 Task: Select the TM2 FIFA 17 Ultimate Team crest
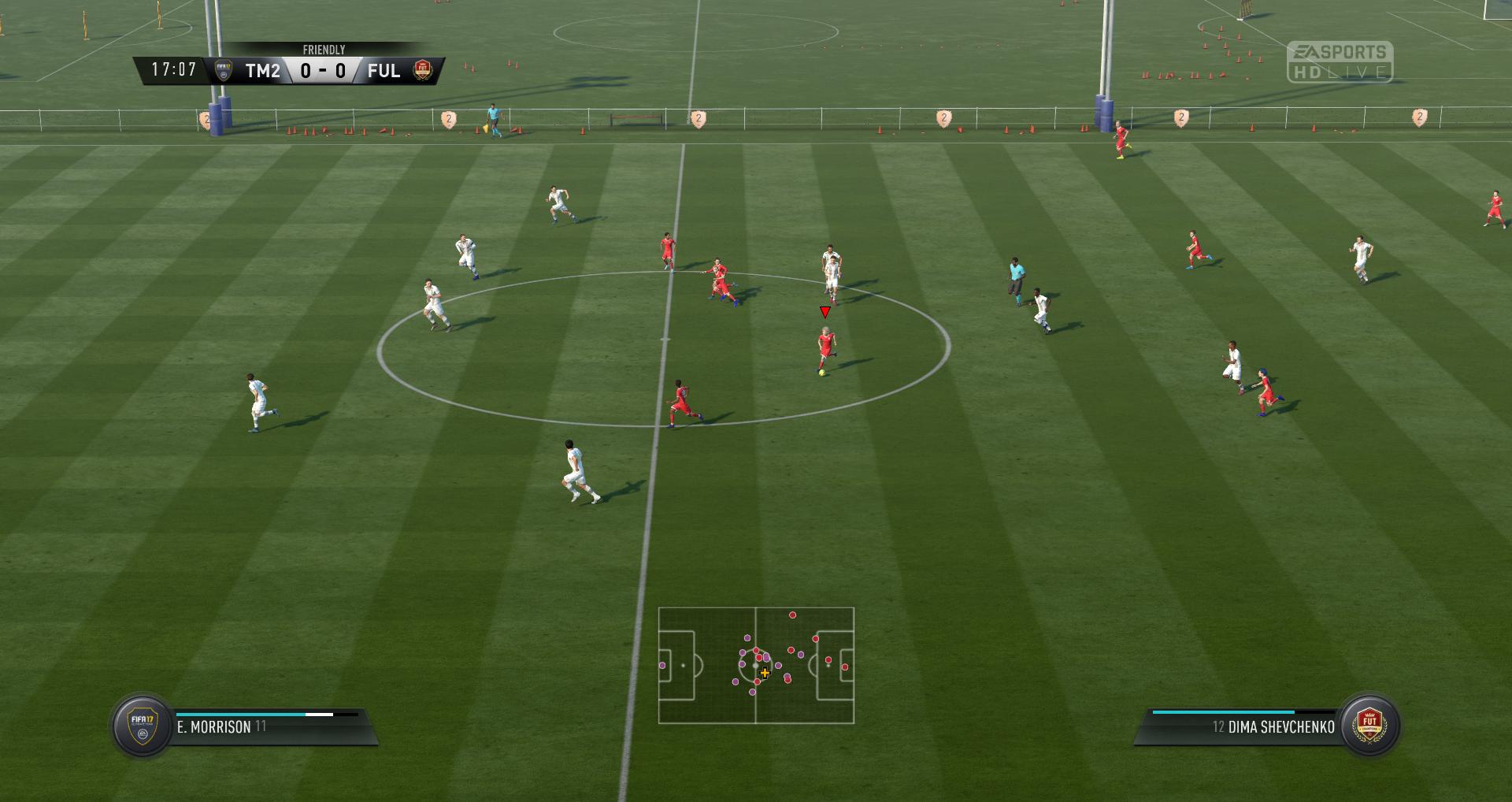pyautogui.click(x=224, y=69)
